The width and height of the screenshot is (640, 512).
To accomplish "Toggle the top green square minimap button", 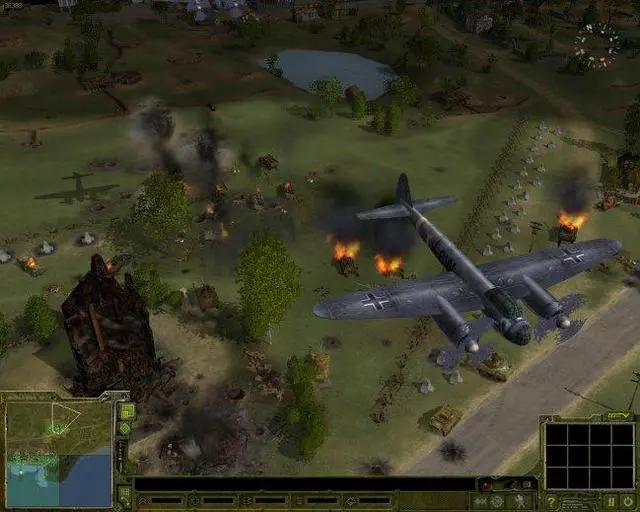I will 127,411.
